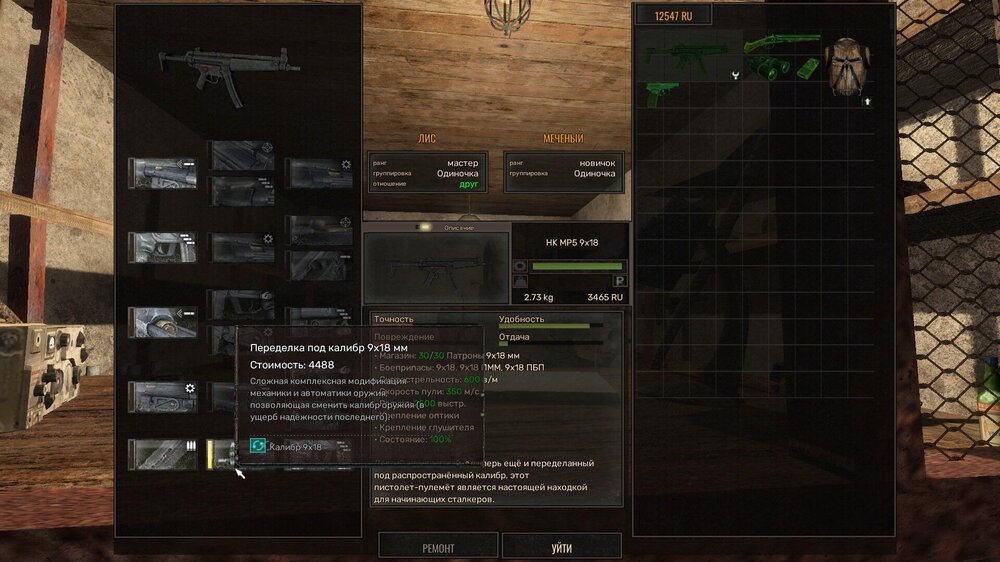
Task: Choose the upgrade node with three-bullet icon
Action: tap(162, 453)
